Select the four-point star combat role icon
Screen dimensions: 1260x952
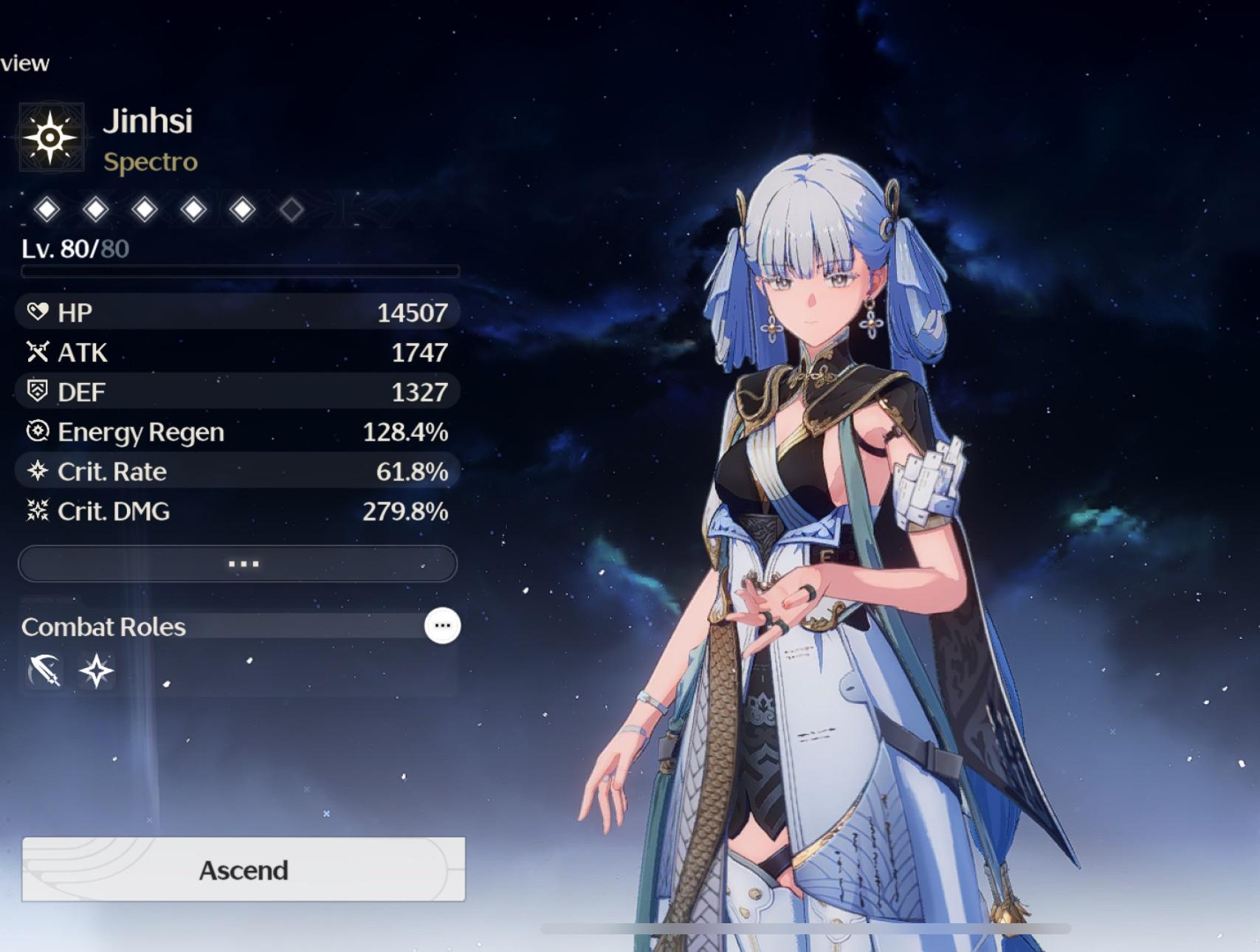pyautogui.click(x=97, y=672)
